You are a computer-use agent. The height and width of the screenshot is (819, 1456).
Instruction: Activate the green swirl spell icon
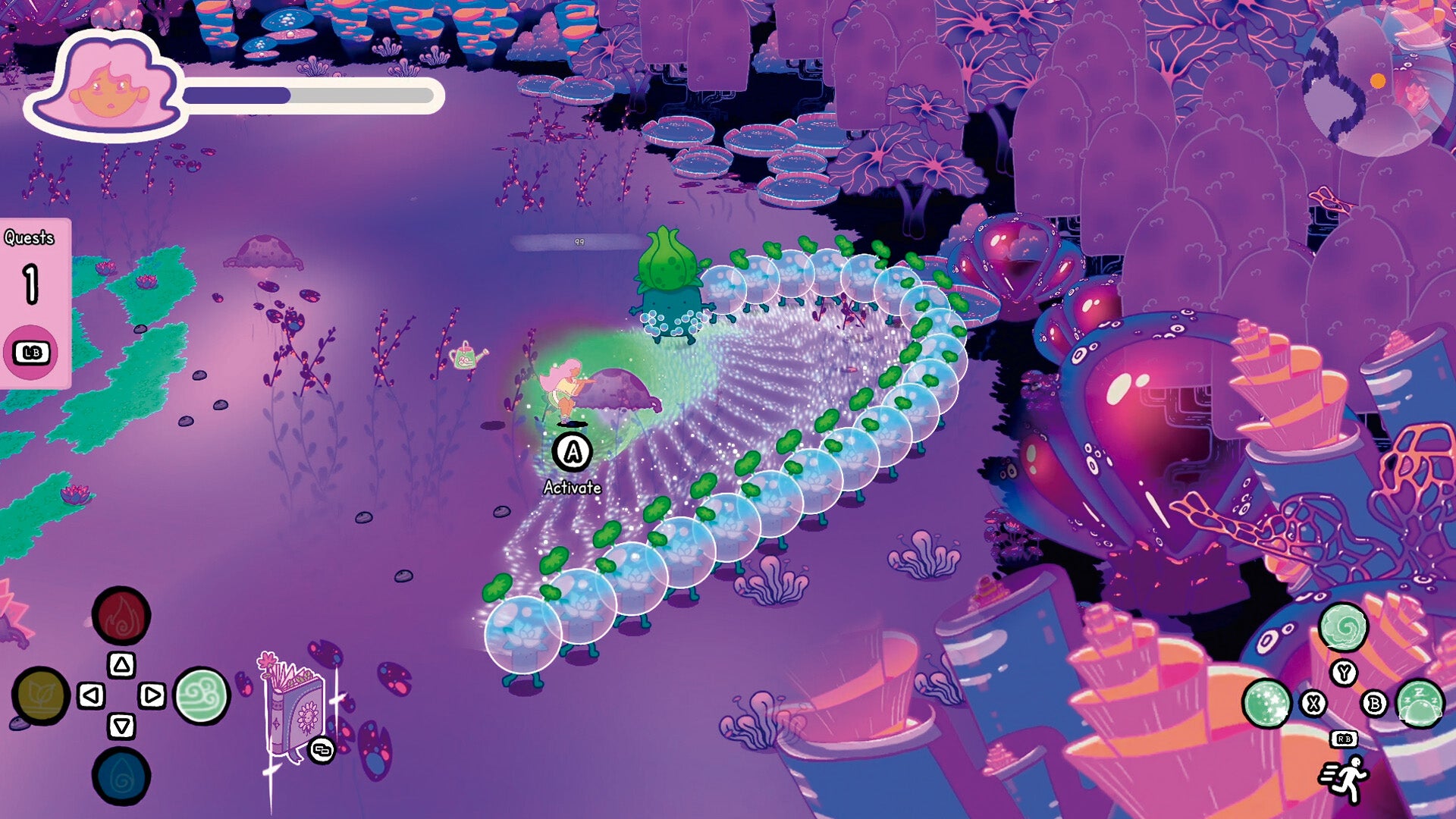click(x=1343, y=627)
